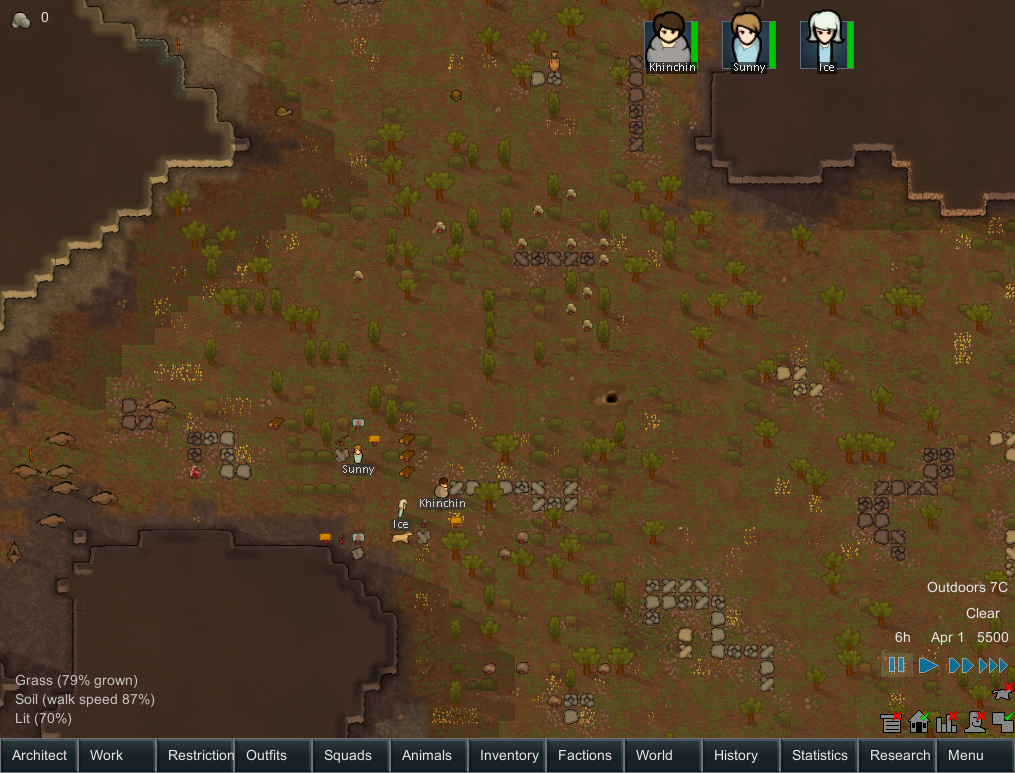Image resolution: width=1015 pixels, height=773 pixels.
Task: Open the Architect menu
Action: coord(40,756)
